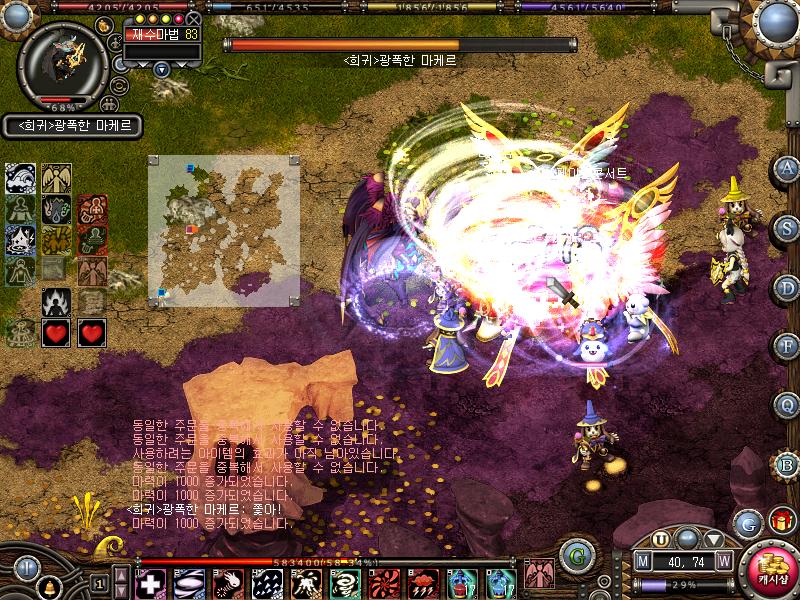This screenshot has width=800, height=600.
Task: Click the round A button on the side panel
Action: tap(787, 170)
